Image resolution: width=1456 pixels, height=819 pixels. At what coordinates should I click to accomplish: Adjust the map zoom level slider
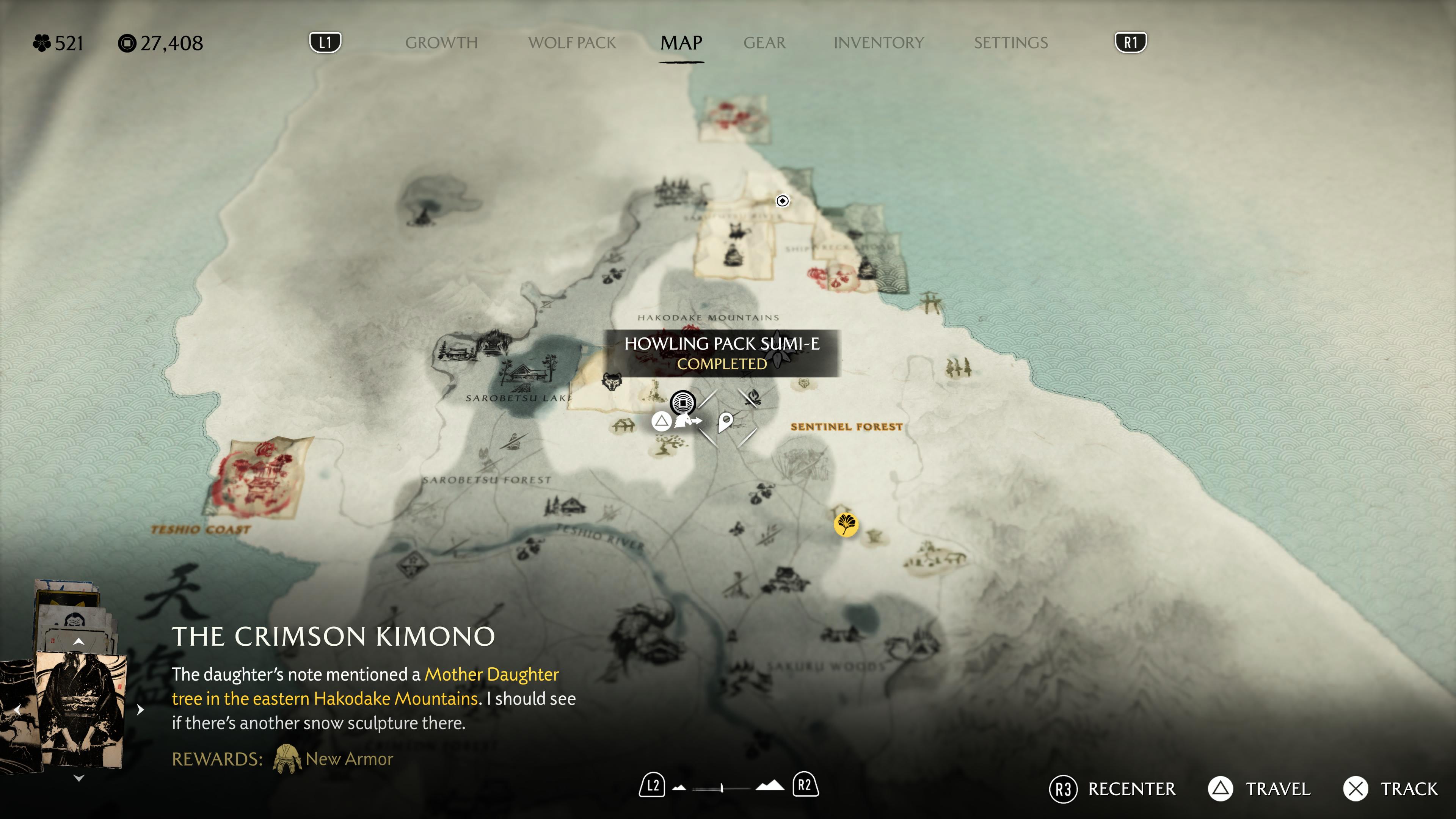pos(722,788)
